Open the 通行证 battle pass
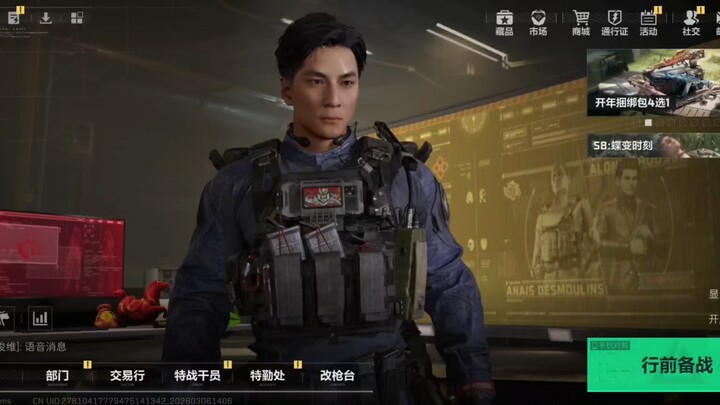The width and height of the screenshot is (720, 405). 614,23
